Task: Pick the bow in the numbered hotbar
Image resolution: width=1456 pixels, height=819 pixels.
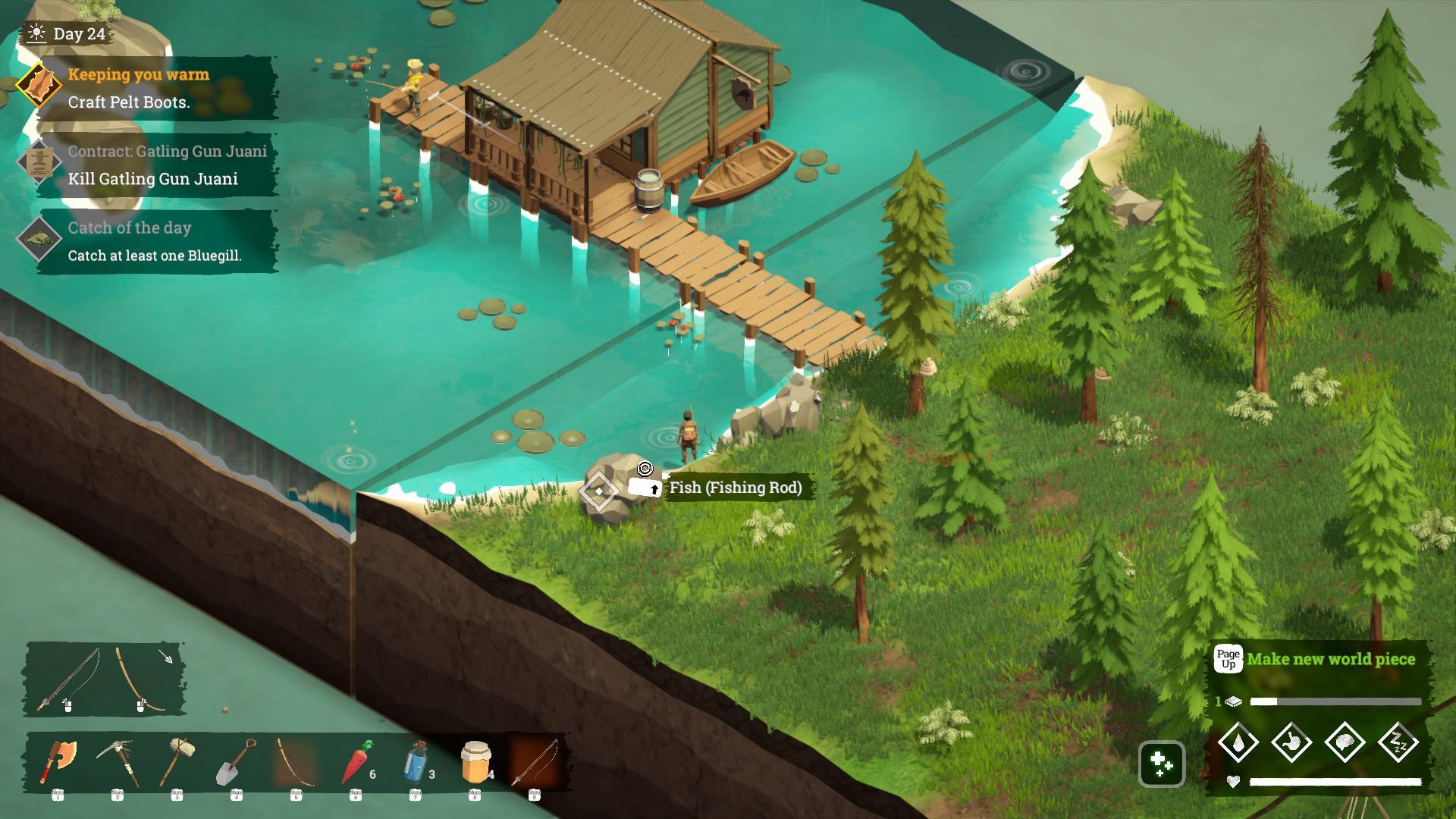Action: 296,761
